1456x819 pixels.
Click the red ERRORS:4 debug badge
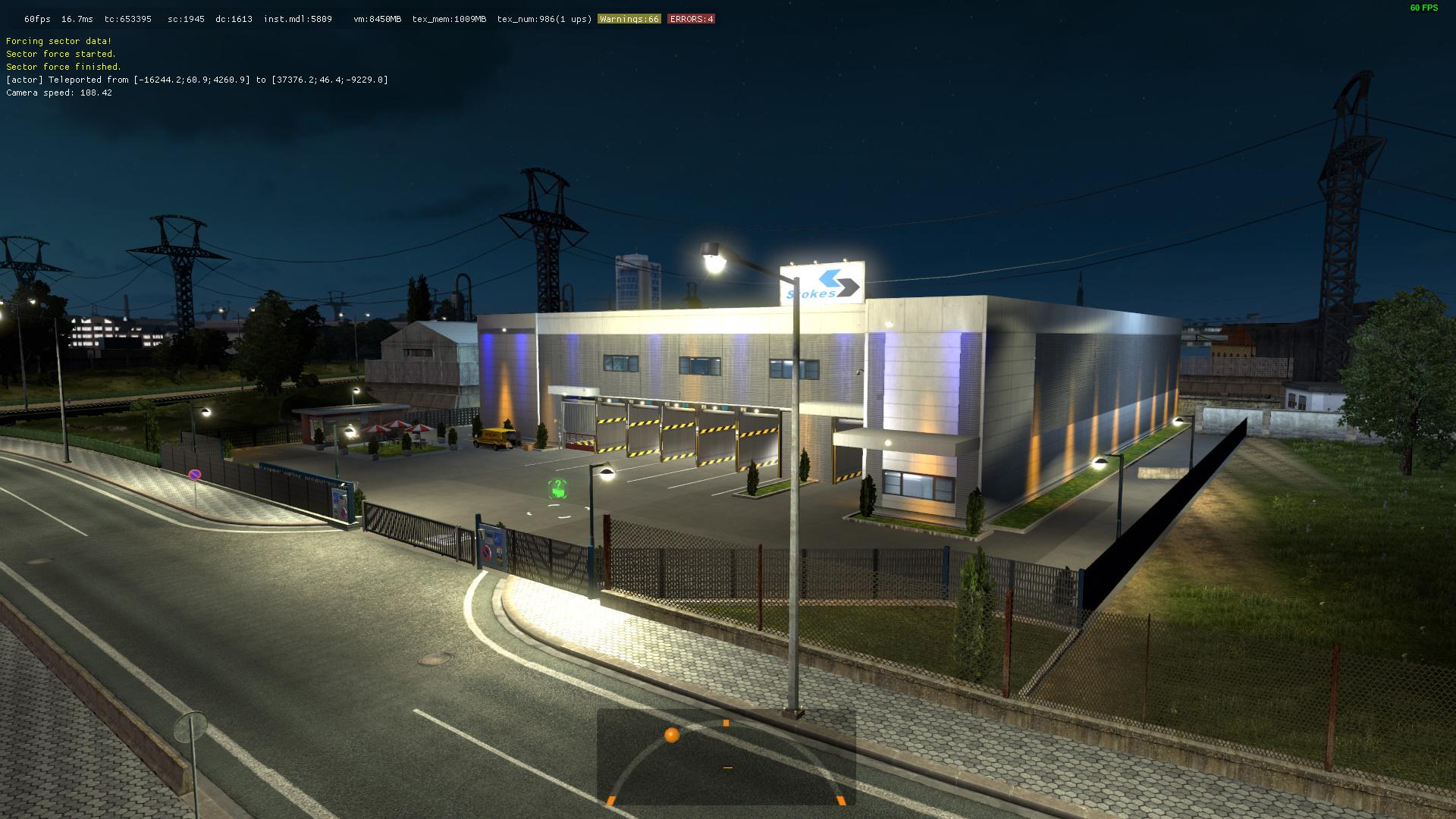point(691,19)
